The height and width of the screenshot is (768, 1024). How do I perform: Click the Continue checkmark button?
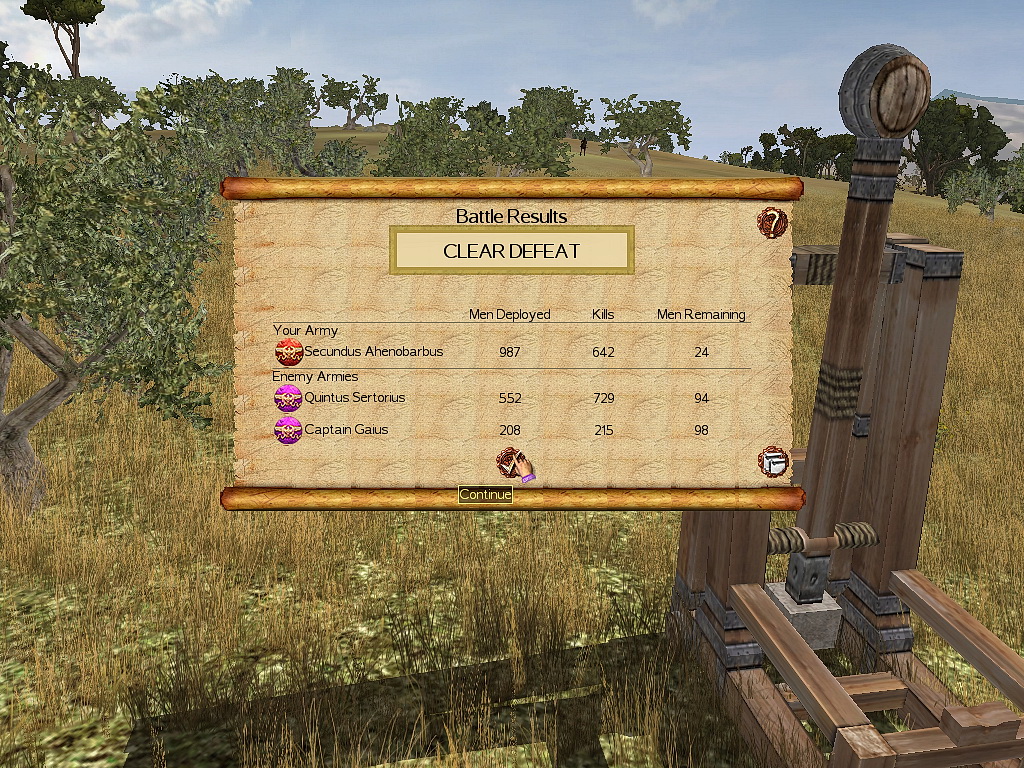point(511,462)
